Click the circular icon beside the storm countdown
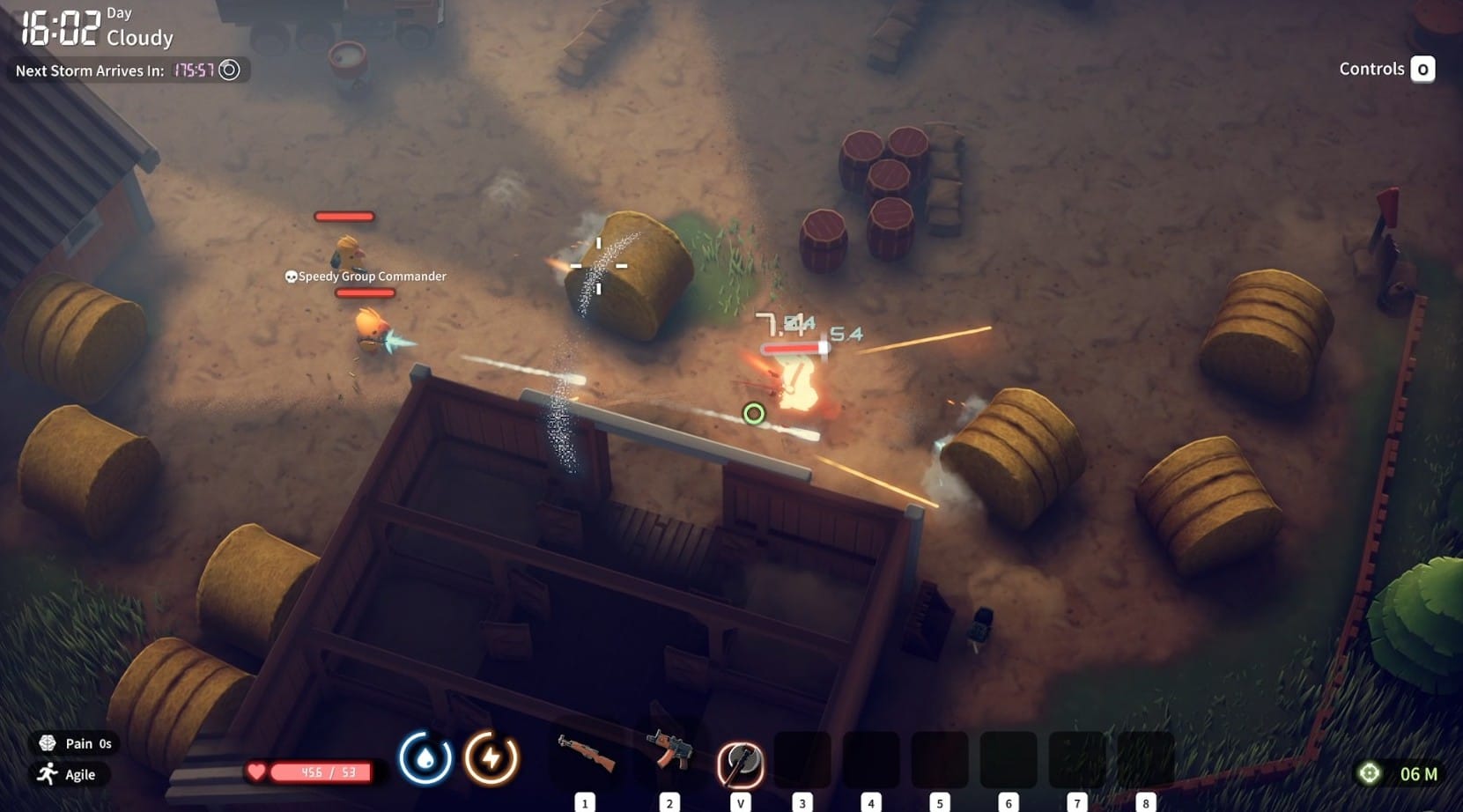1463x812 pixels. click(229, 70)
